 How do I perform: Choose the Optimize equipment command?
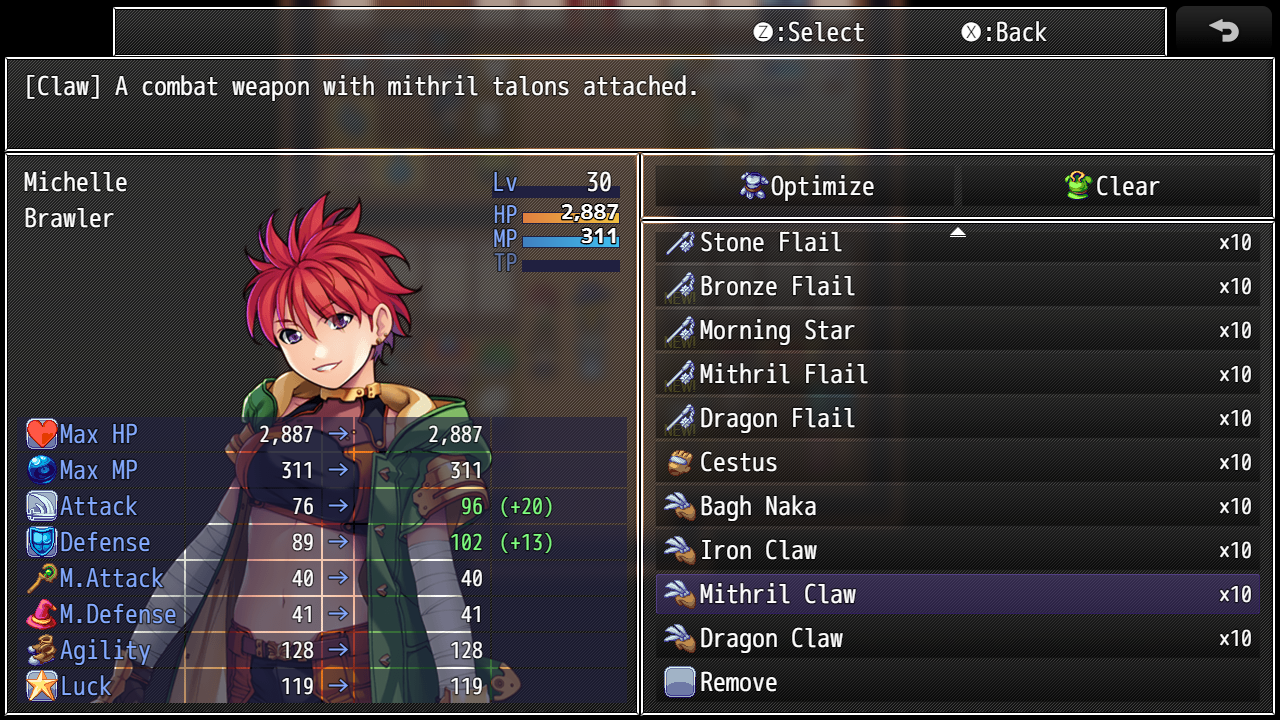806,187
